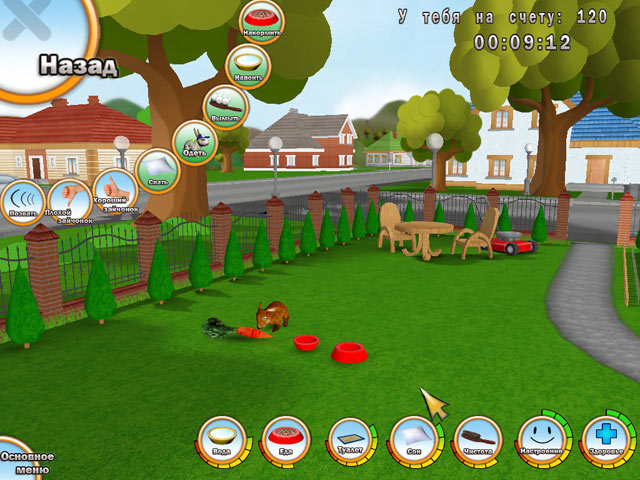Check the Настроение smiley mood icon
The height and width of the screenshot is (480, 640).
tap(542, 441)
